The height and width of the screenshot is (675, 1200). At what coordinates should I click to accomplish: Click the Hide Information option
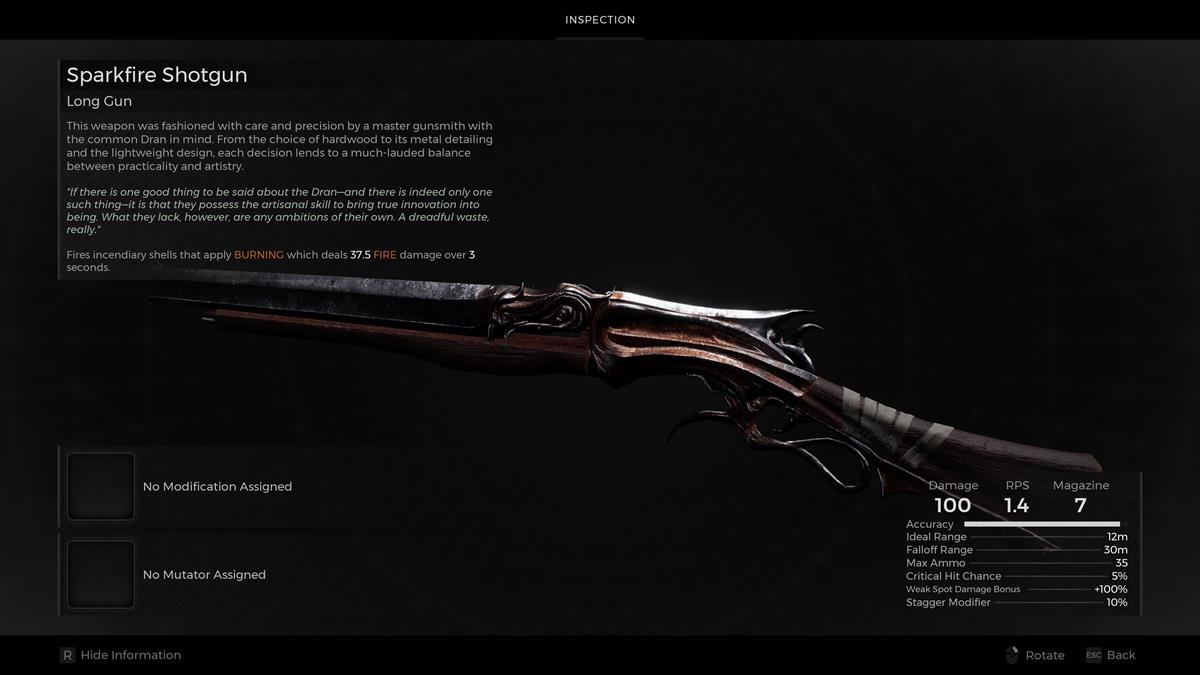coord(121,655)
